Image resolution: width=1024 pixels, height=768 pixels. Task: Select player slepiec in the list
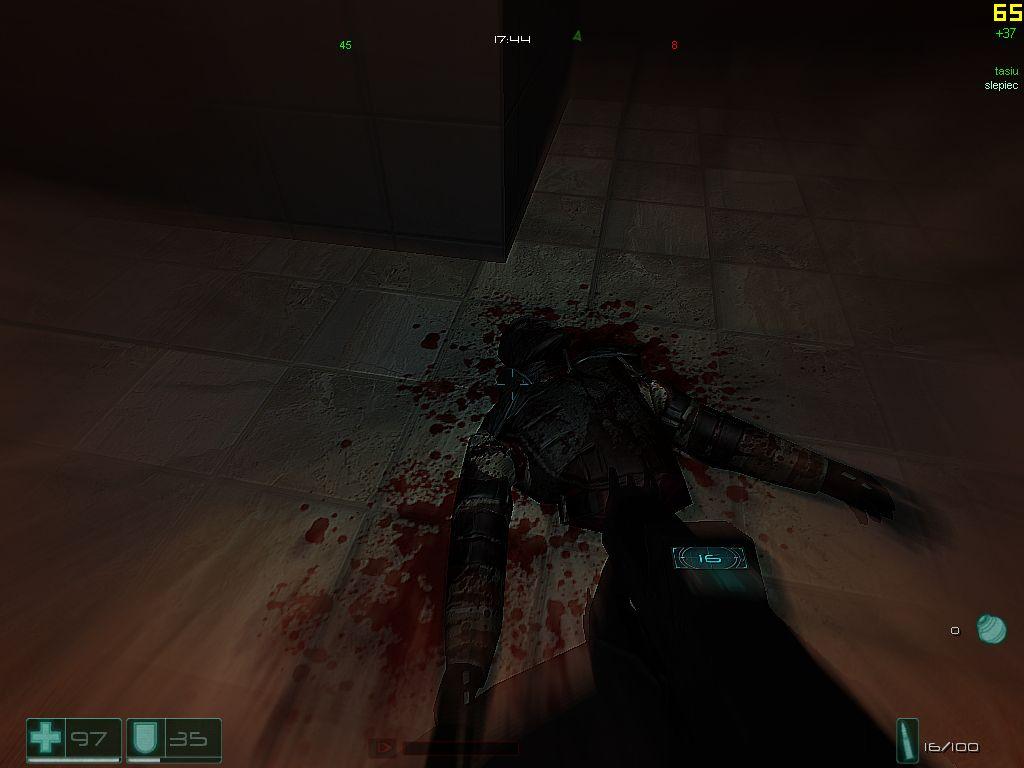[1000, 85]
